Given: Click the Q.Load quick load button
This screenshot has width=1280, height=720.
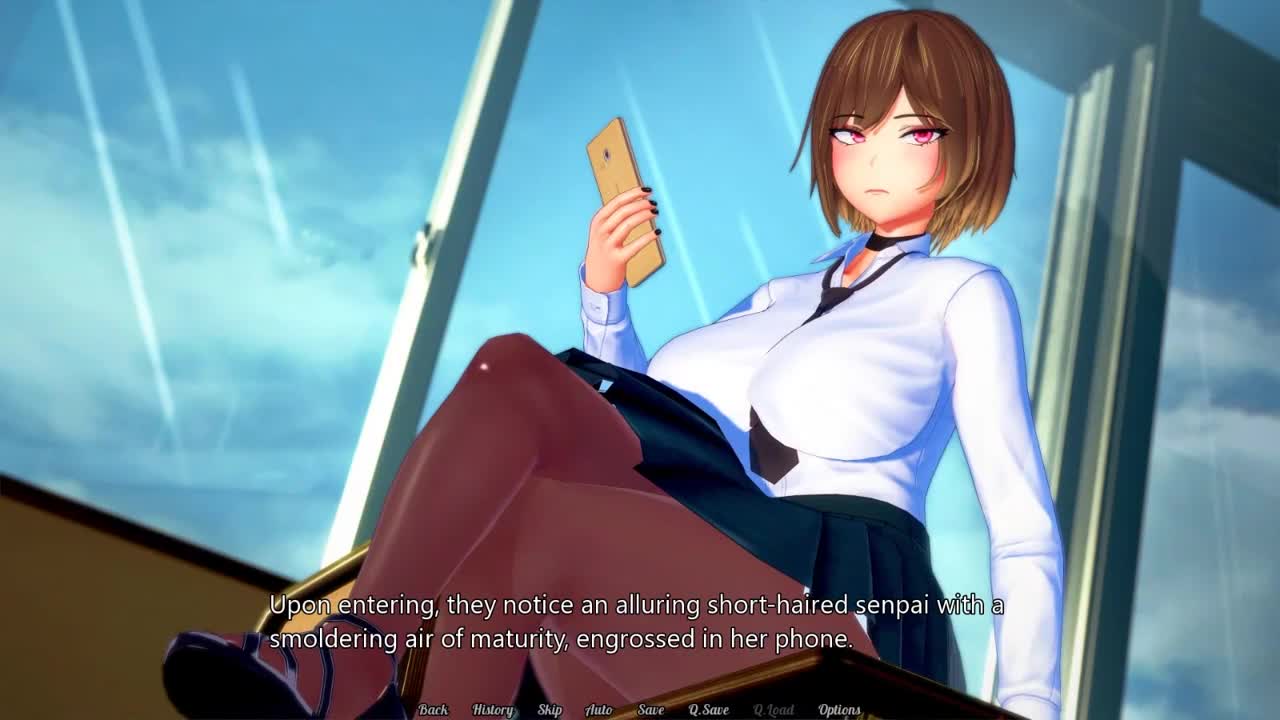Looking at the screenshot, I should [773, 710].
